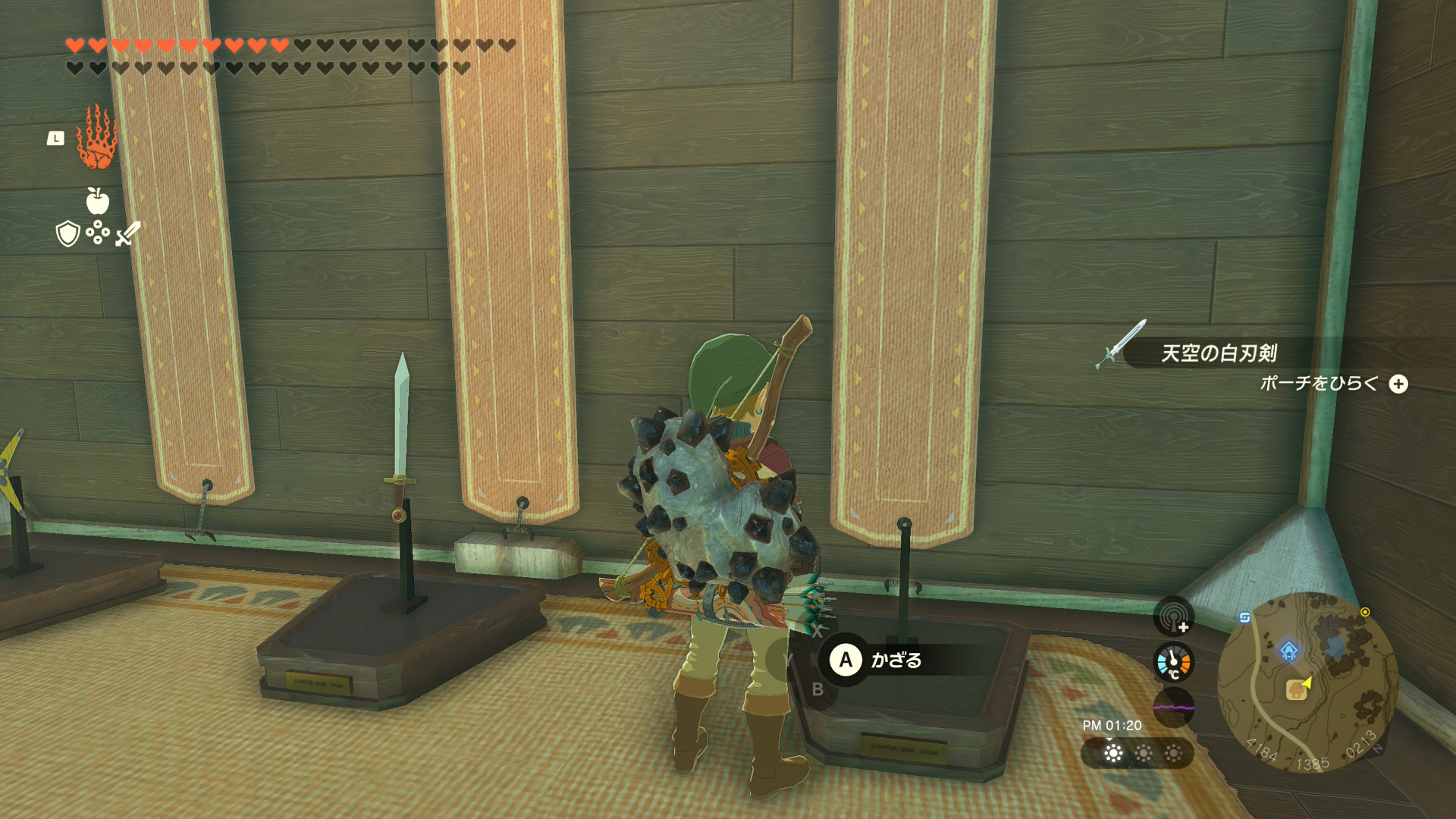
Task: Choose the sword quick-slot icon
Action: click(127, 234)
